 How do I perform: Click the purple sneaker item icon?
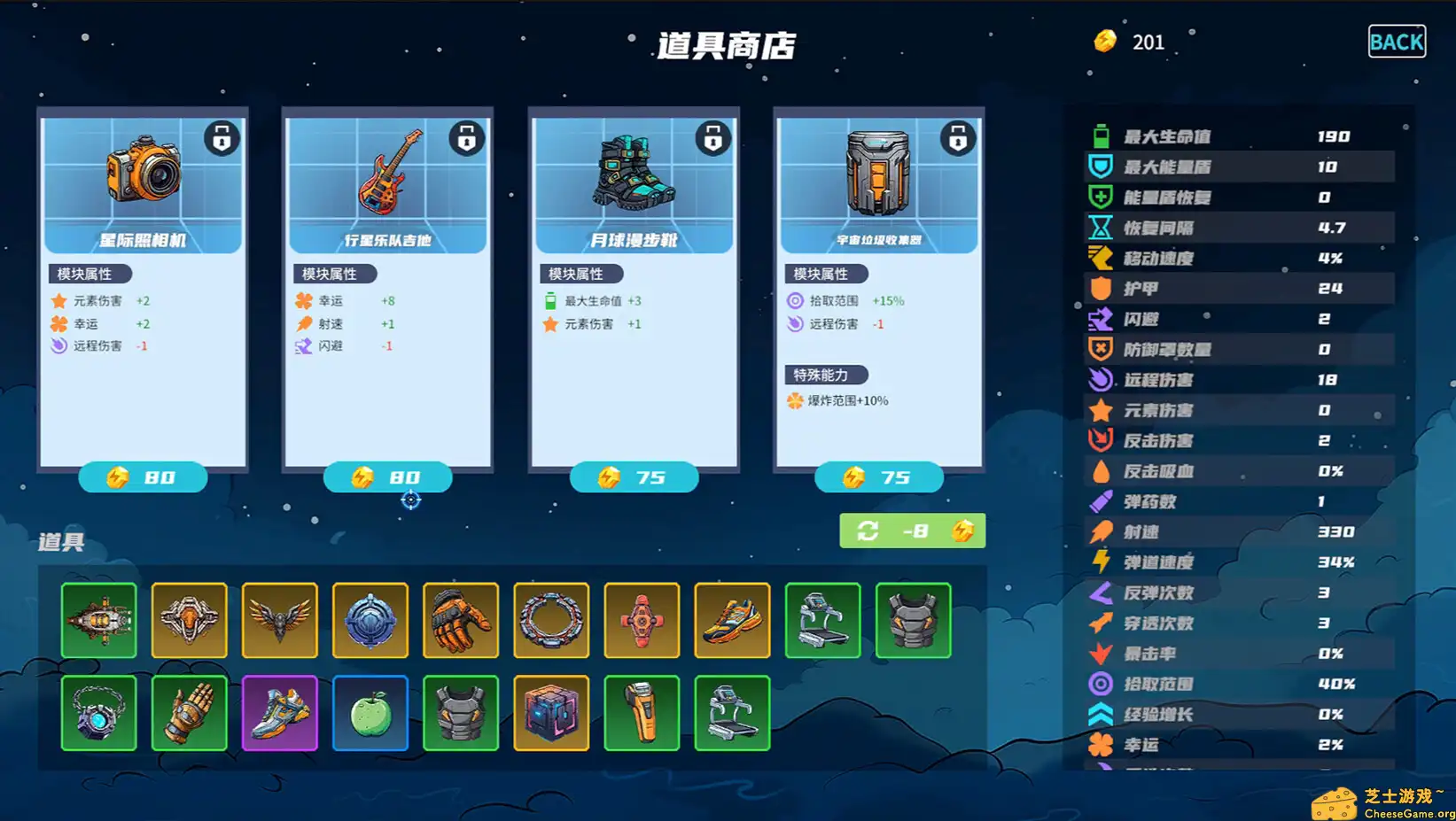point(280,713)
